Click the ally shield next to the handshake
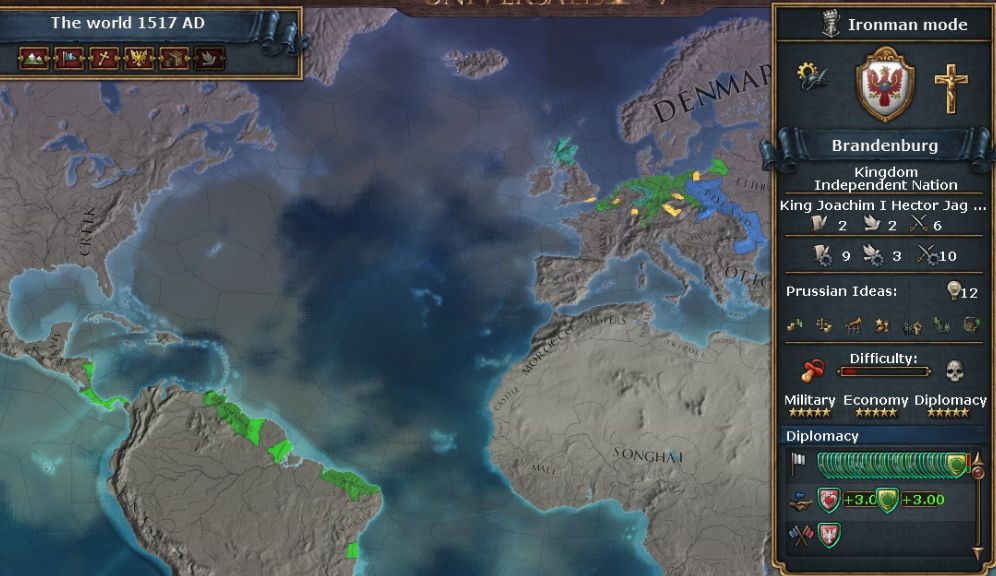Screen dimensions: 996x576 829,499
